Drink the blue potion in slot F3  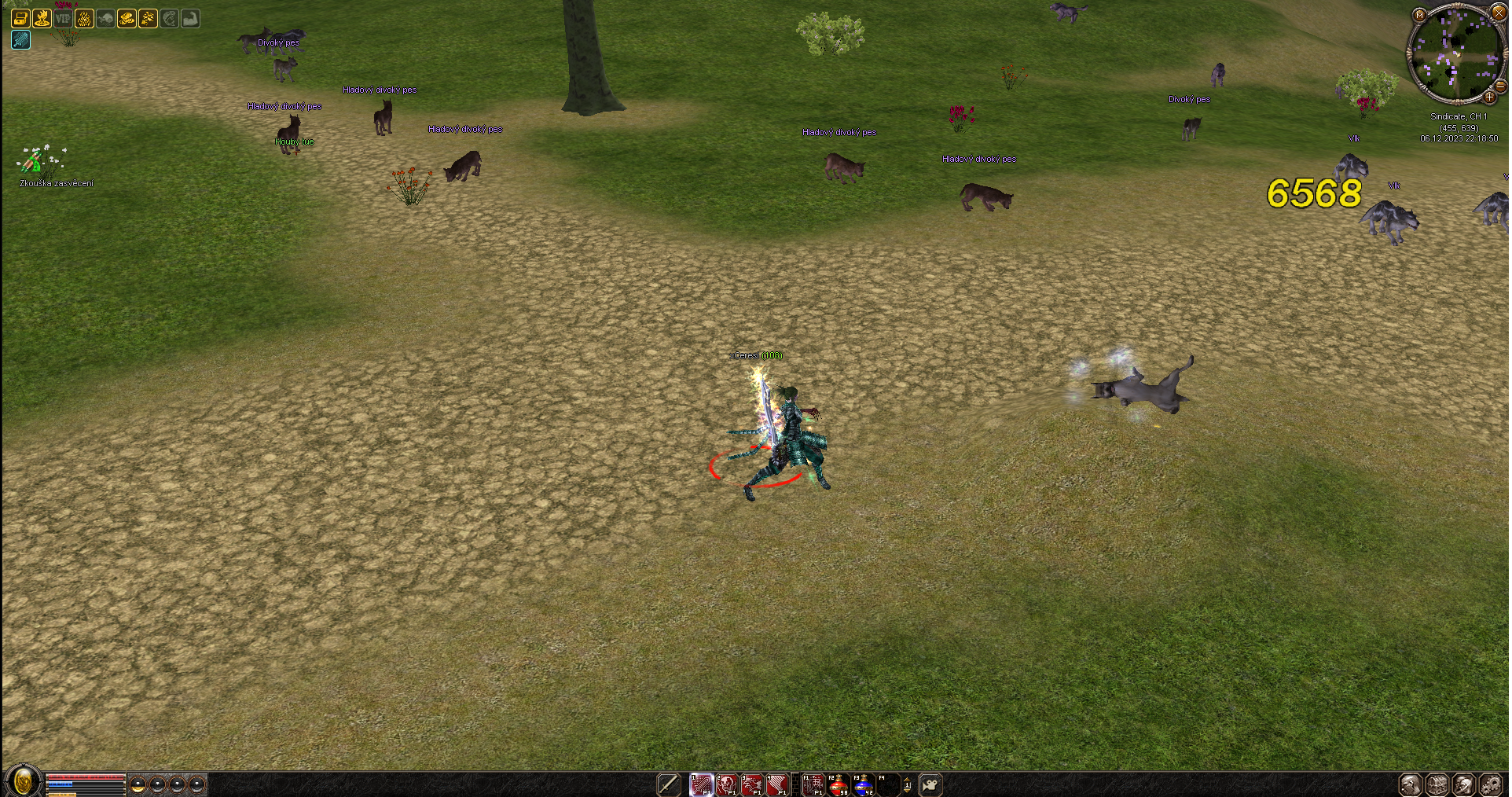(x=863, y=784)
